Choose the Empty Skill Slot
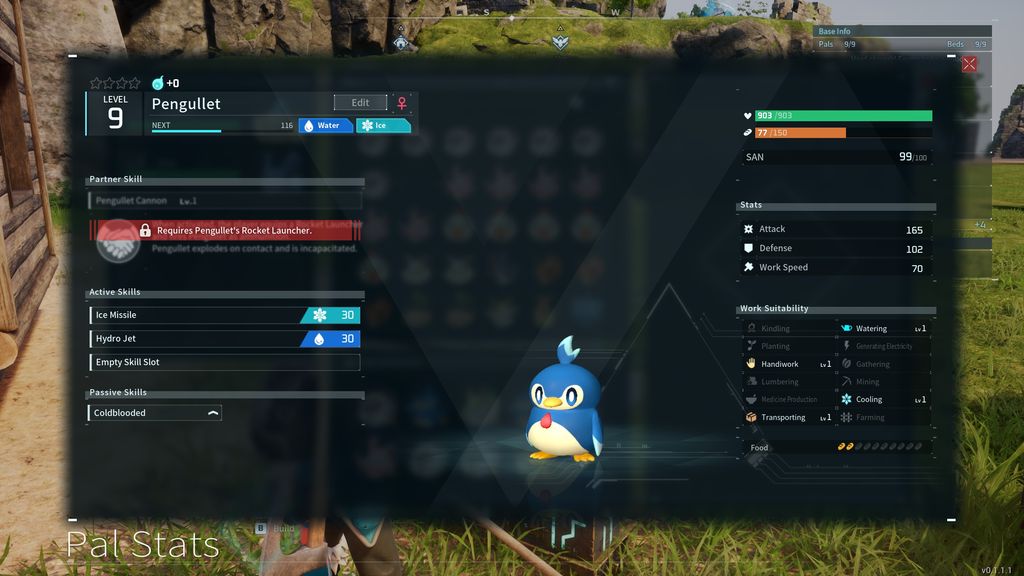Screen dimensions: 1024x576 (224, 362)
